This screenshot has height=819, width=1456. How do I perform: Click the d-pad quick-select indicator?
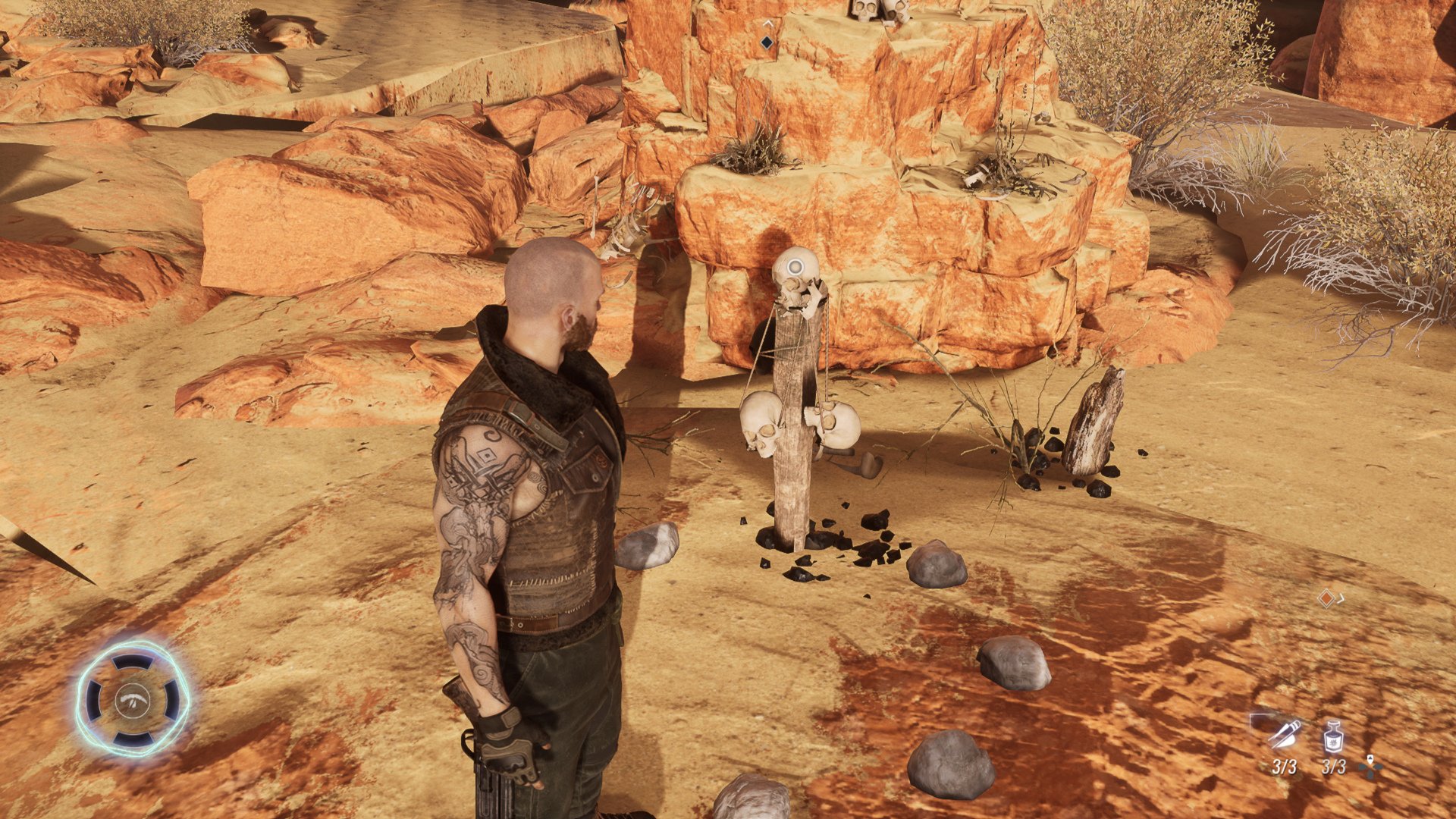[1369, 767]
